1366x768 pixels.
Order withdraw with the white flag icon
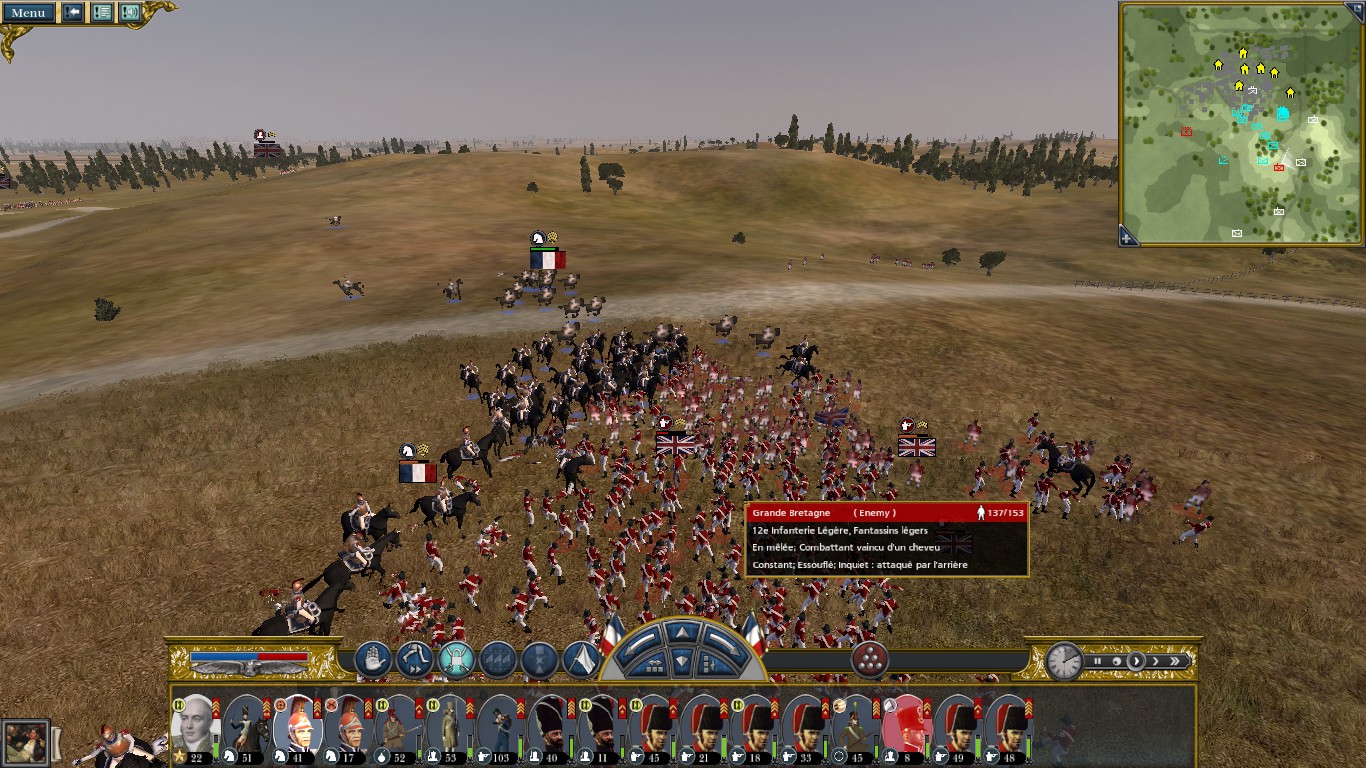(581, 659)
